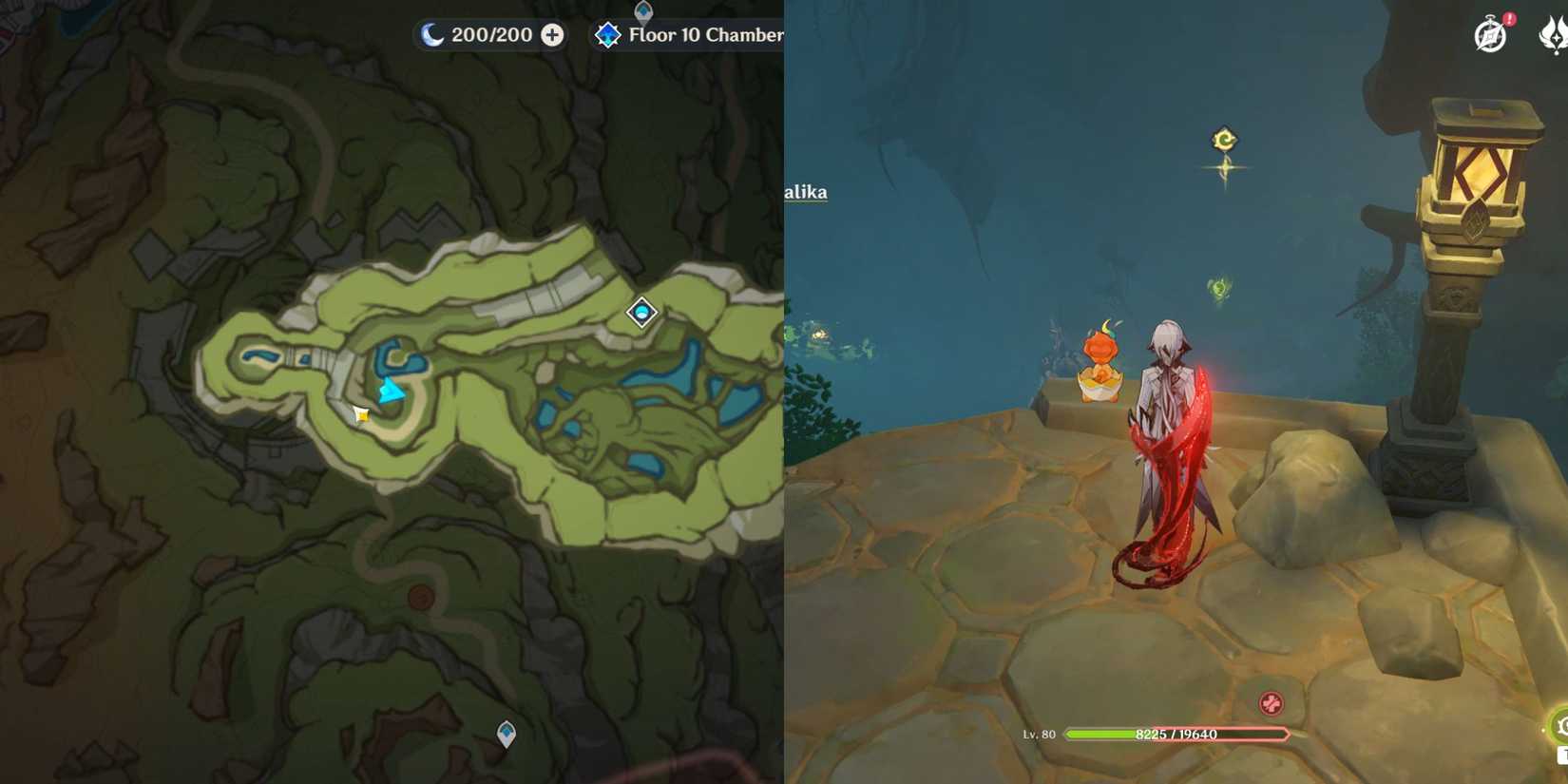Select the orange companion creature beside the character
The image size is (1568, 784).
click(1100, 371)
